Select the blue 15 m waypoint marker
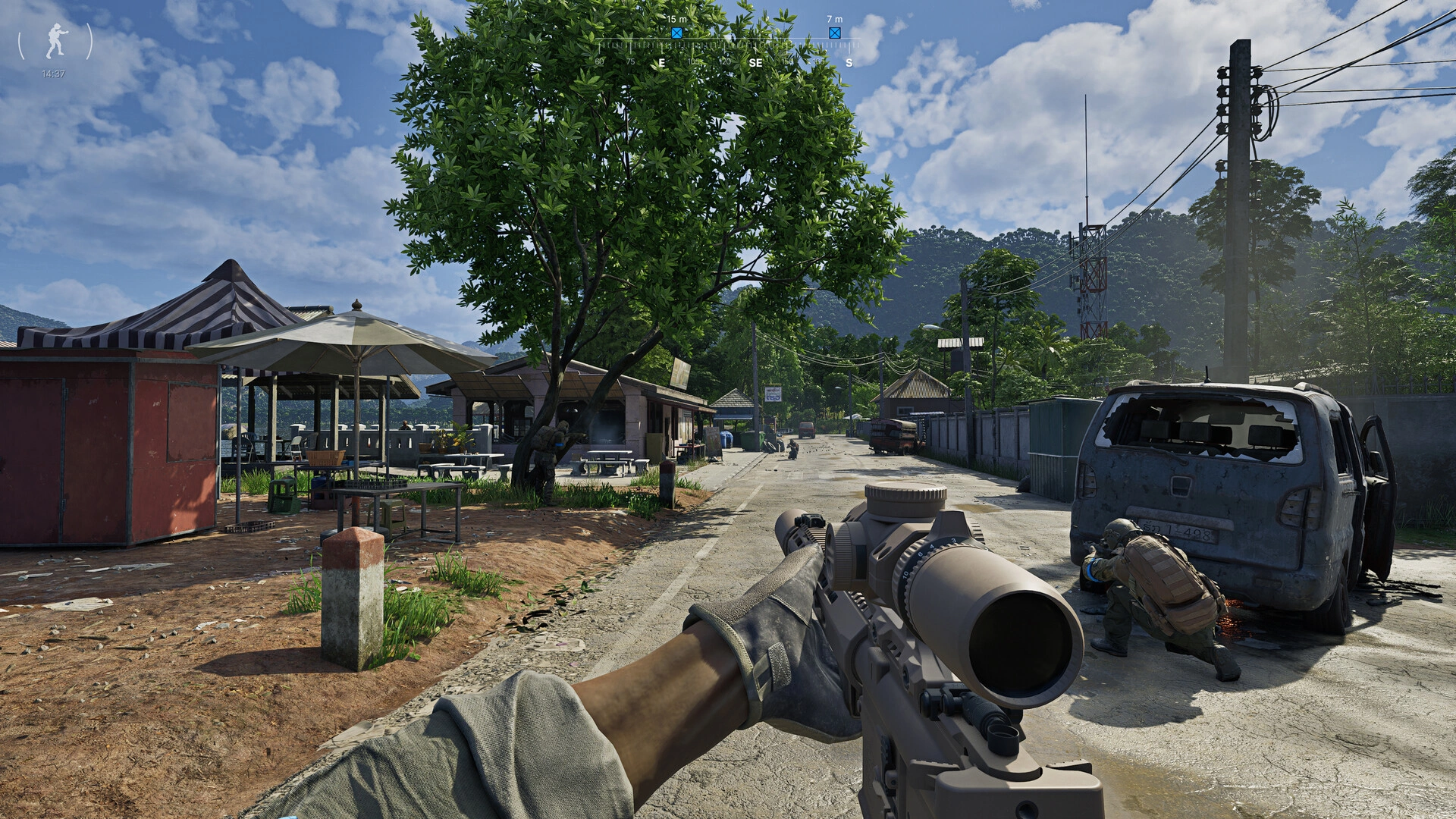The width and height of the screenshot is (1456, 819). click(x=676, y=33)
